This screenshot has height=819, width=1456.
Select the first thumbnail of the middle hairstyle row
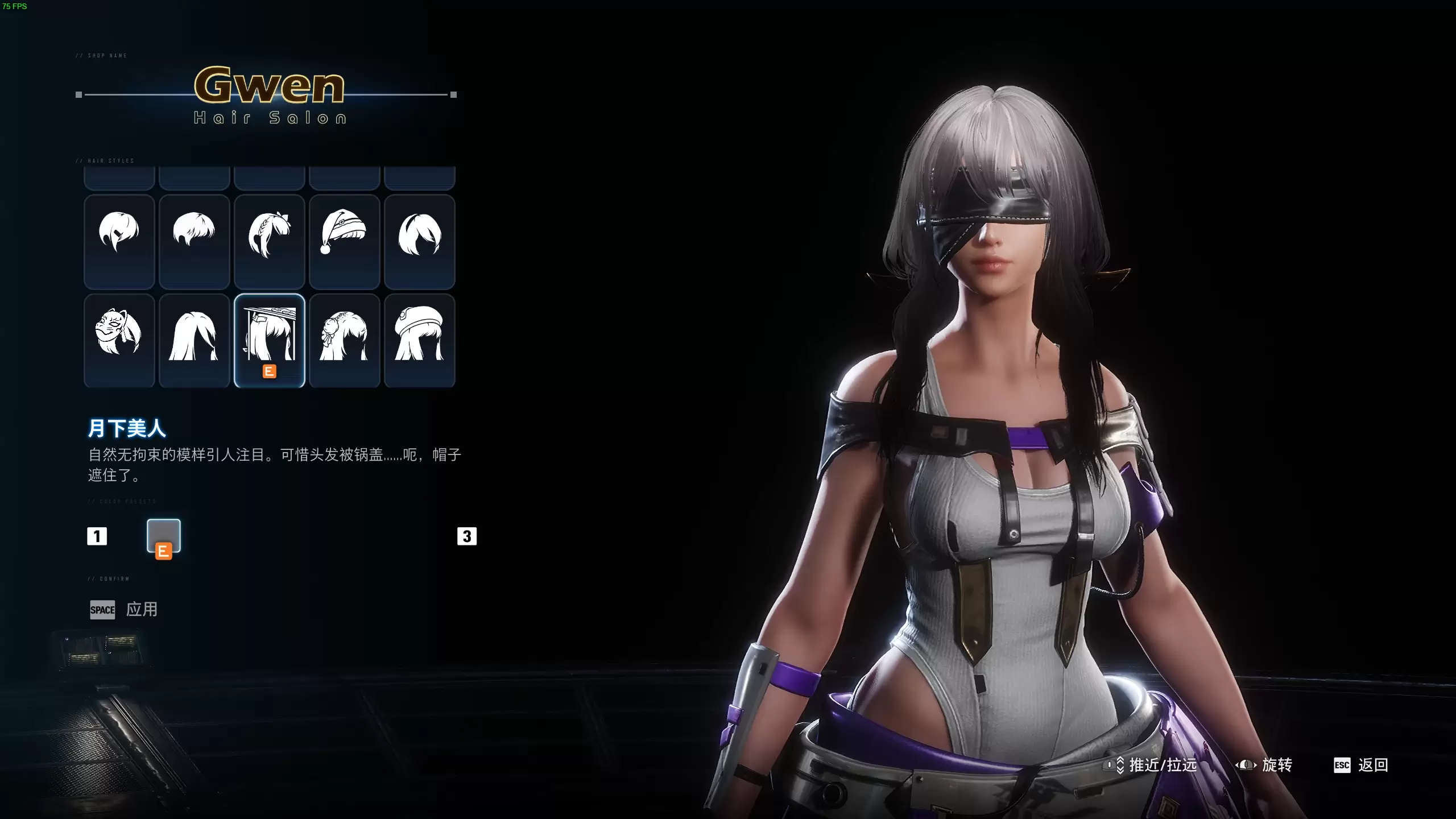(119, 242)
